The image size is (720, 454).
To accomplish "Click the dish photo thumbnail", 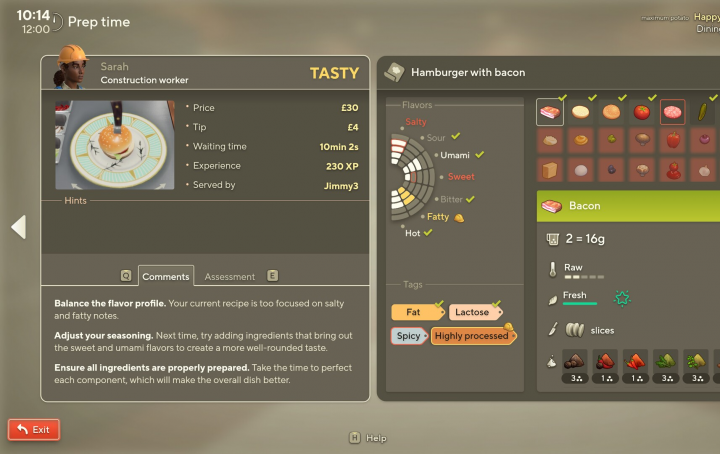I will click(113, 145).
